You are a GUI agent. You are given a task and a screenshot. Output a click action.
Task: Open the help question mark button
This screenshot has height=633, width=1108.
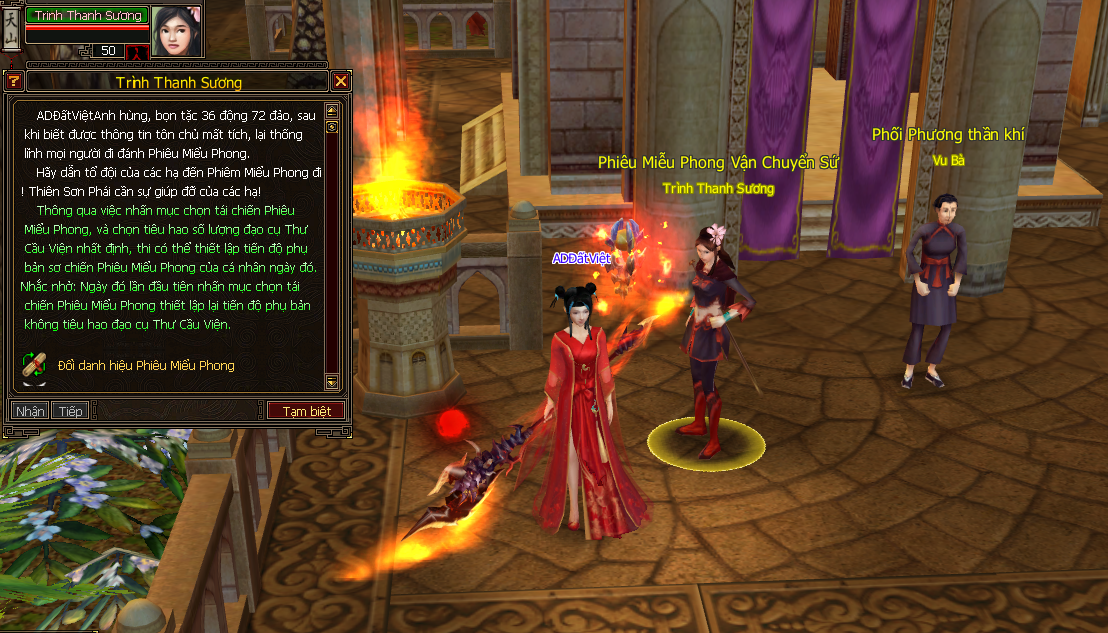14,82
